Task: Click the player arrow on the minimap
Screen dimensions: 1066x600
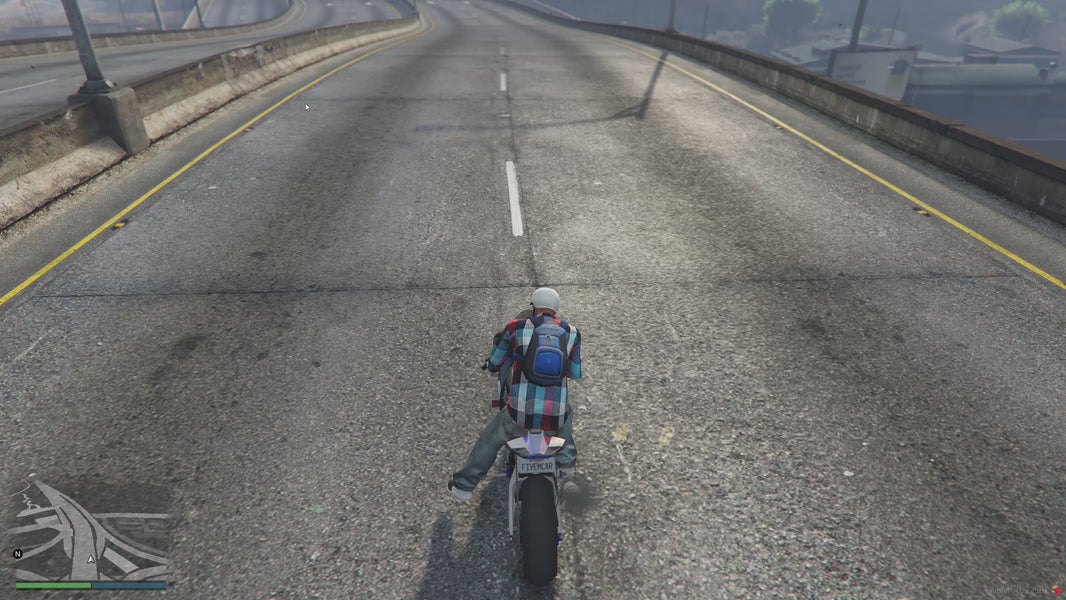Action: pos(91,559)
